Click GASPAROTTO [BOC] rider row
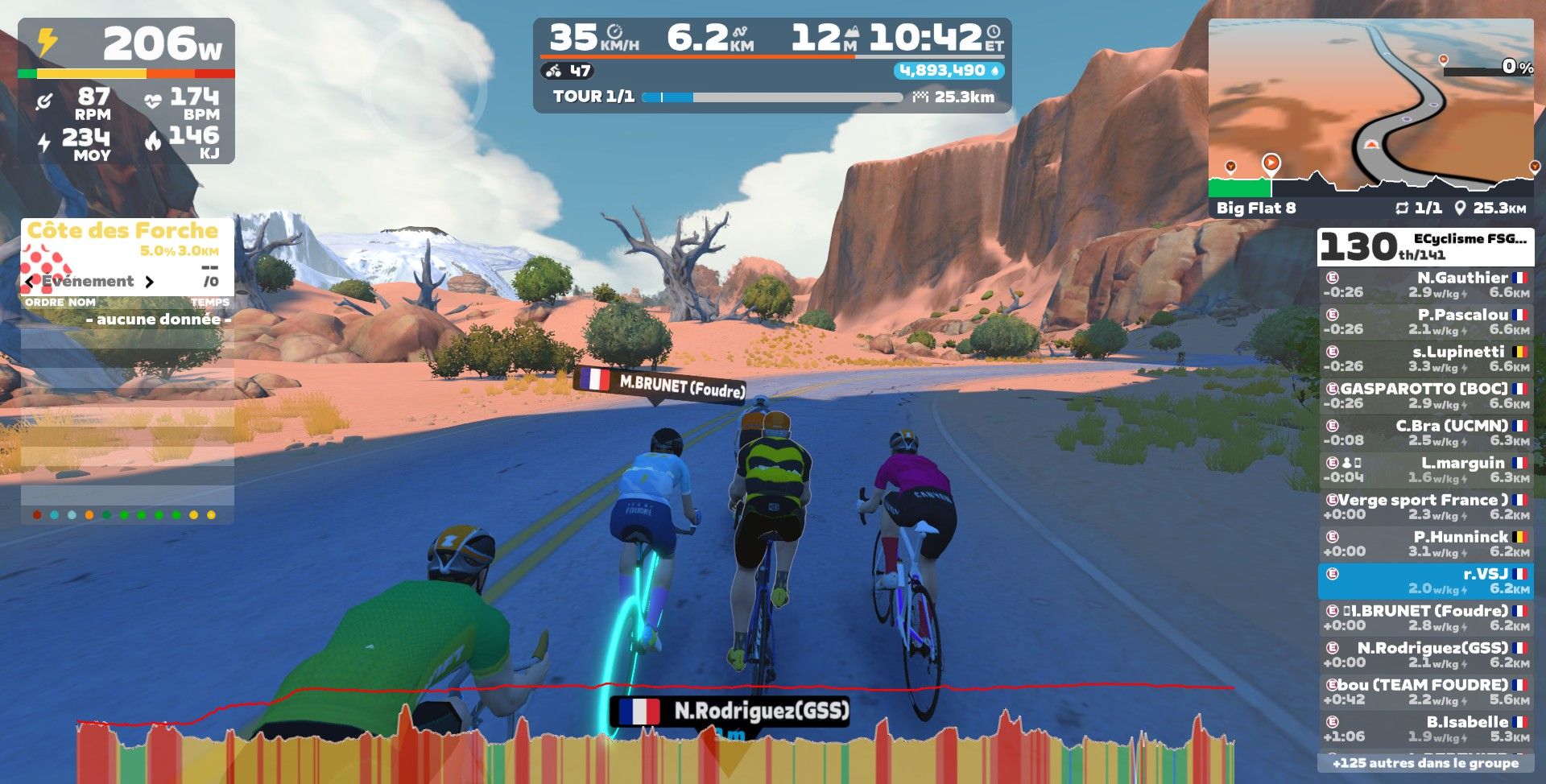 tap(1425, 396)
